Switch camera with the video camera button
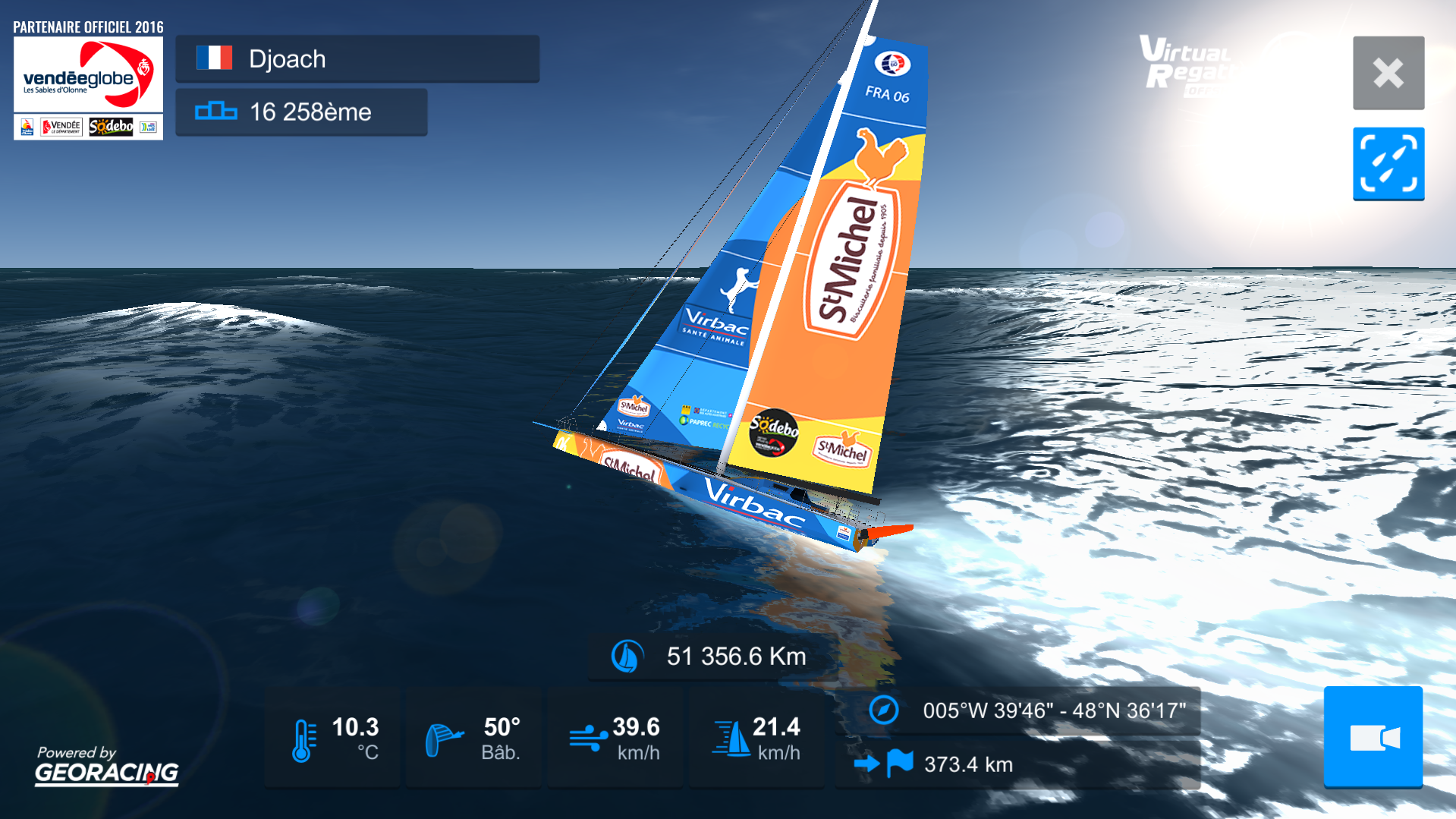The width and height of the screenshot is (1456, 819). point(1373,736)
